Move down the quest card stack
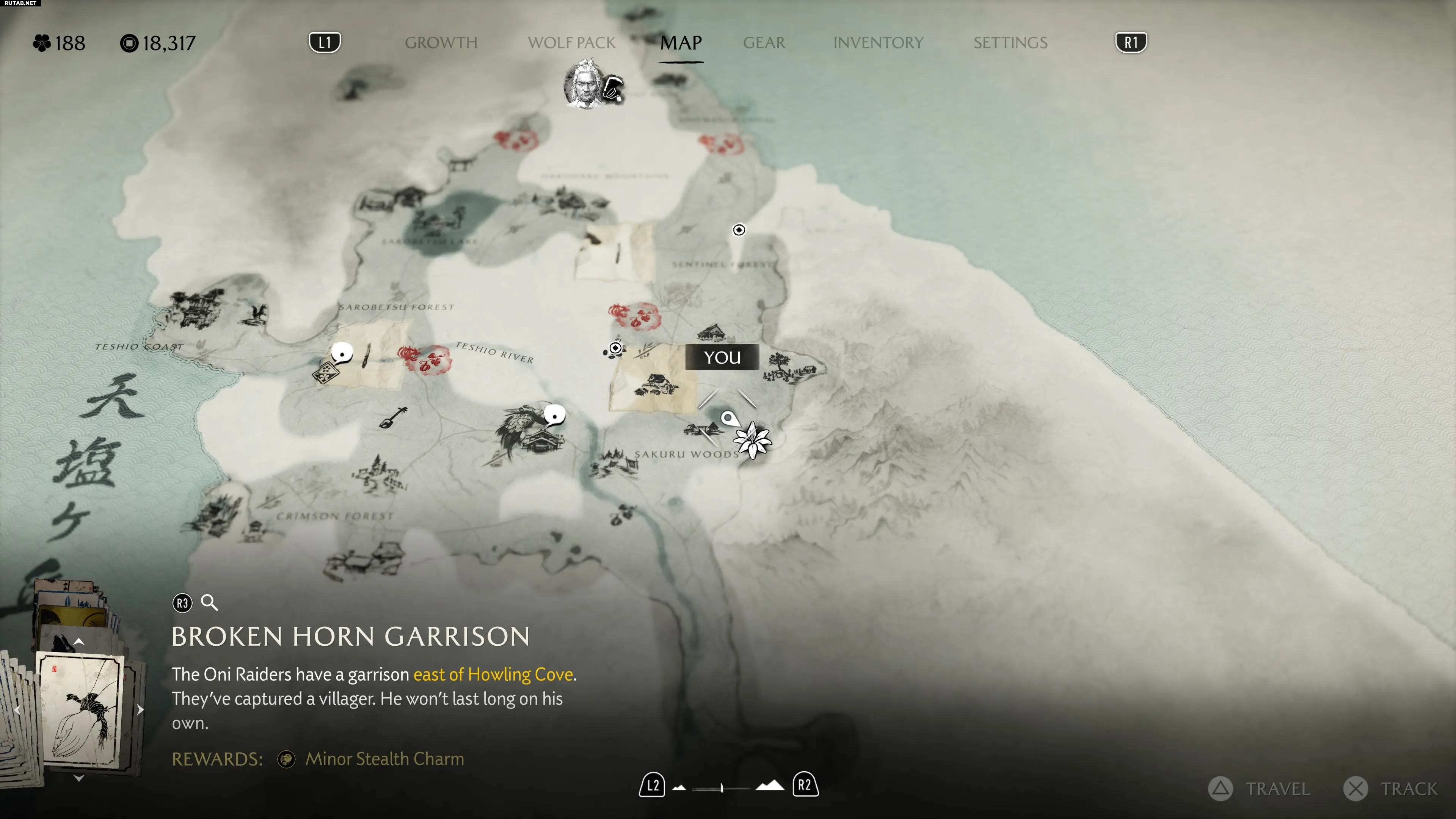The width and height of the screenshot is (1456, 819). coord(79,778)
